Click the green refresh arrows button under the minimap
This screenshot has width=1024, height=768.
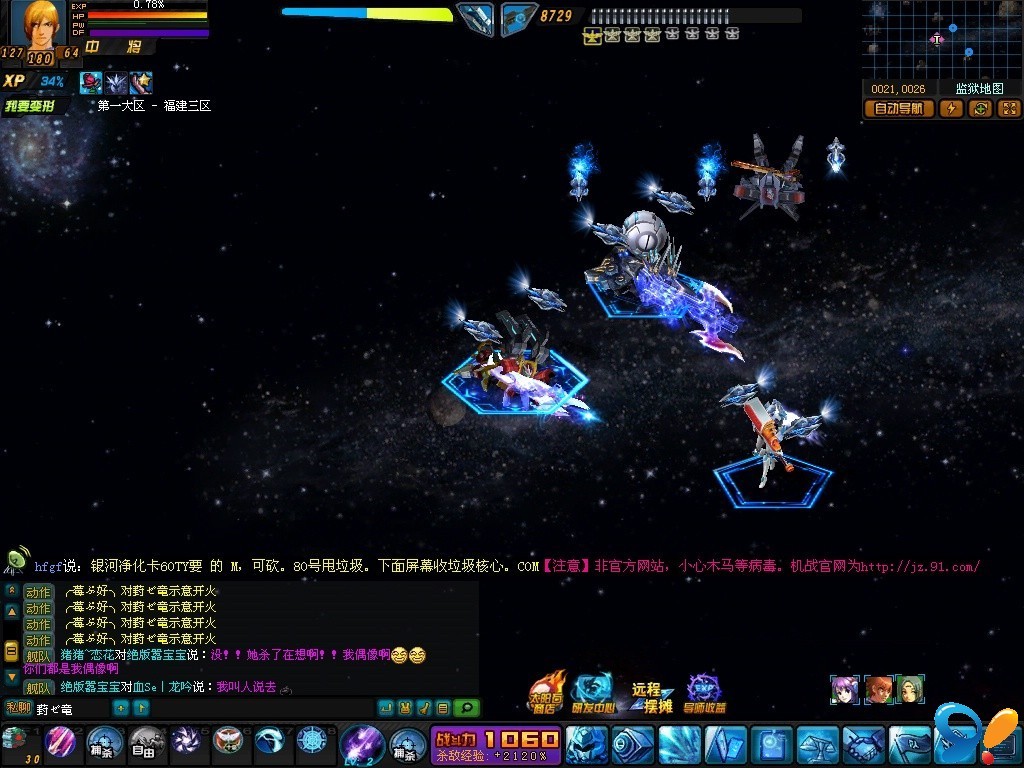pos(980,109)
